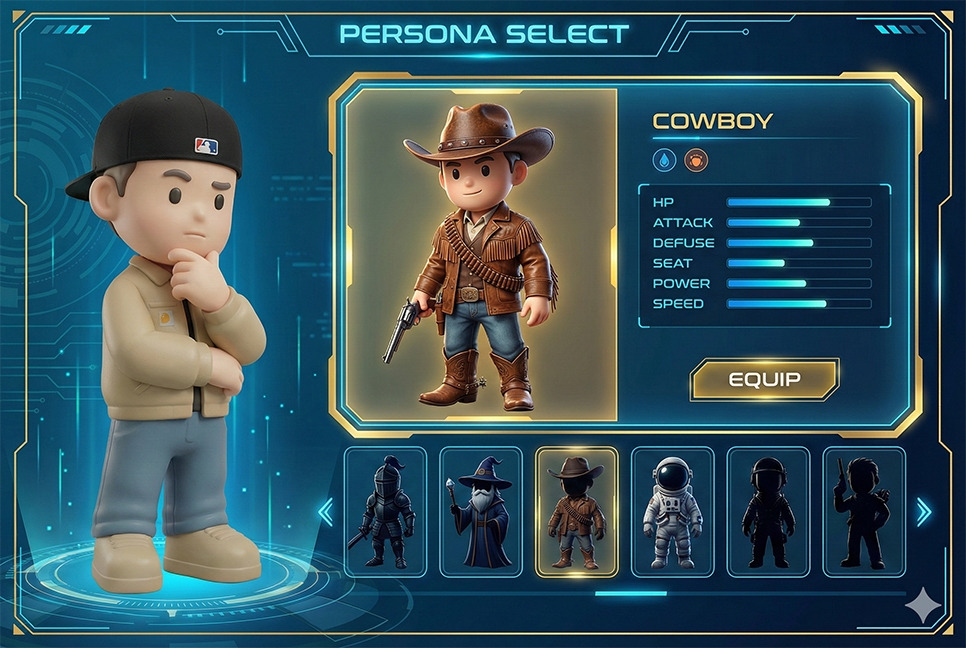Viewport: 966px width, 648px height.
Task: Choose the wizard persona card
Action: point(481,512)
